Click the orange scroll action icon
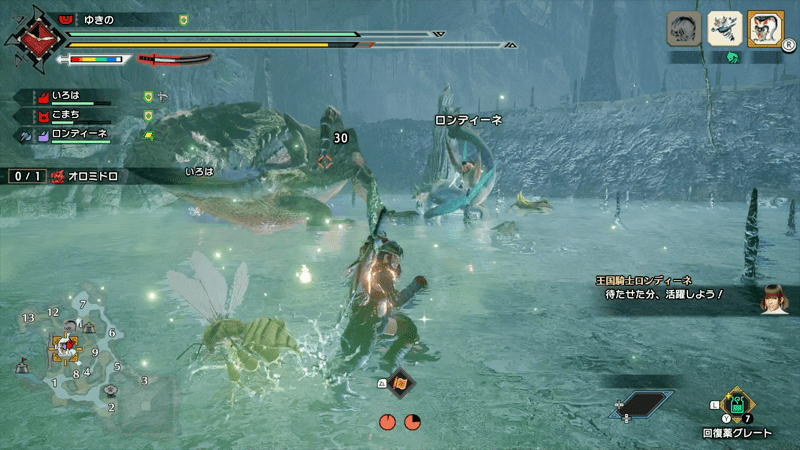The width and height of the screenshot is (800, 450). pos(400,383)
